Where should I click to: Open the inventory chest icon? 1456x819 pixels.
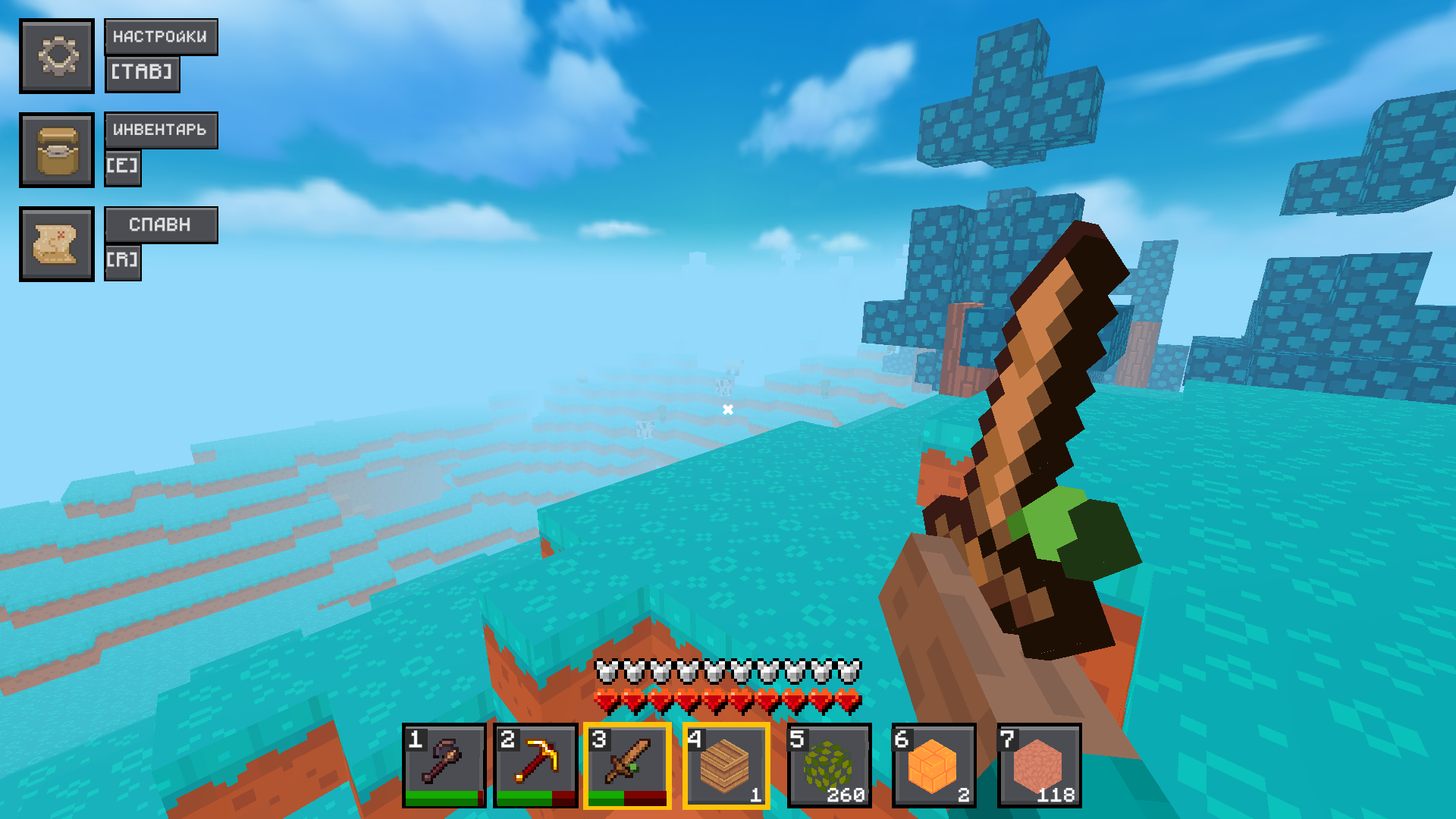pyautogui.click(x=57, y=149)
